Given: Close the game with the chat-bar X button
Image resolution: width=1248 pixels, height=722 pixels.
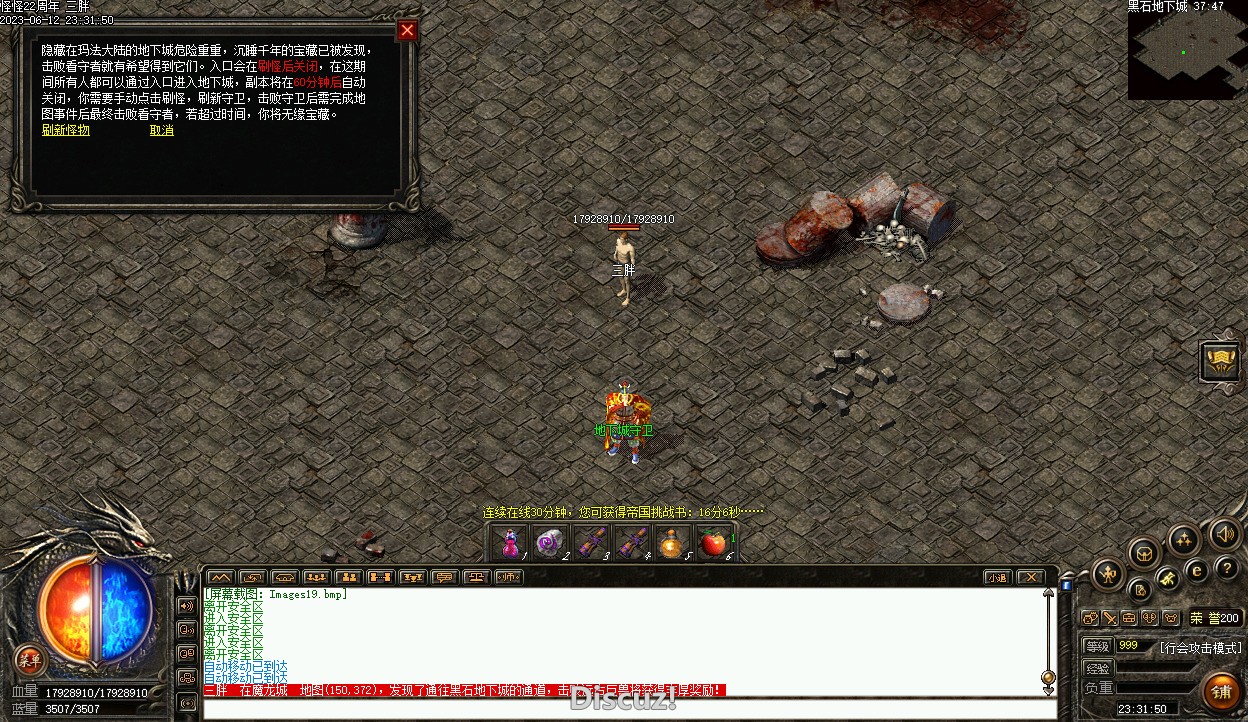Looking at the screenshot, I should 1030,577.
